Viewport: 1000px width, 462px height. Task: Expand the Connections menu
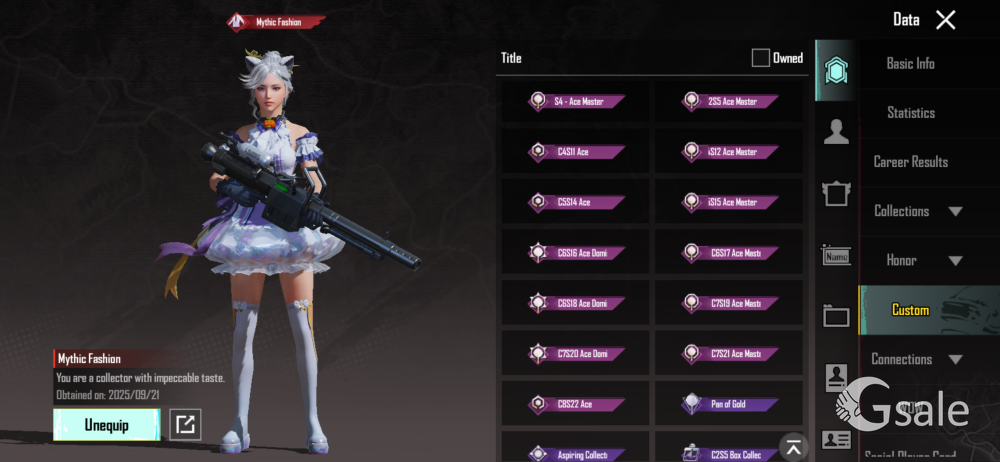917,359
